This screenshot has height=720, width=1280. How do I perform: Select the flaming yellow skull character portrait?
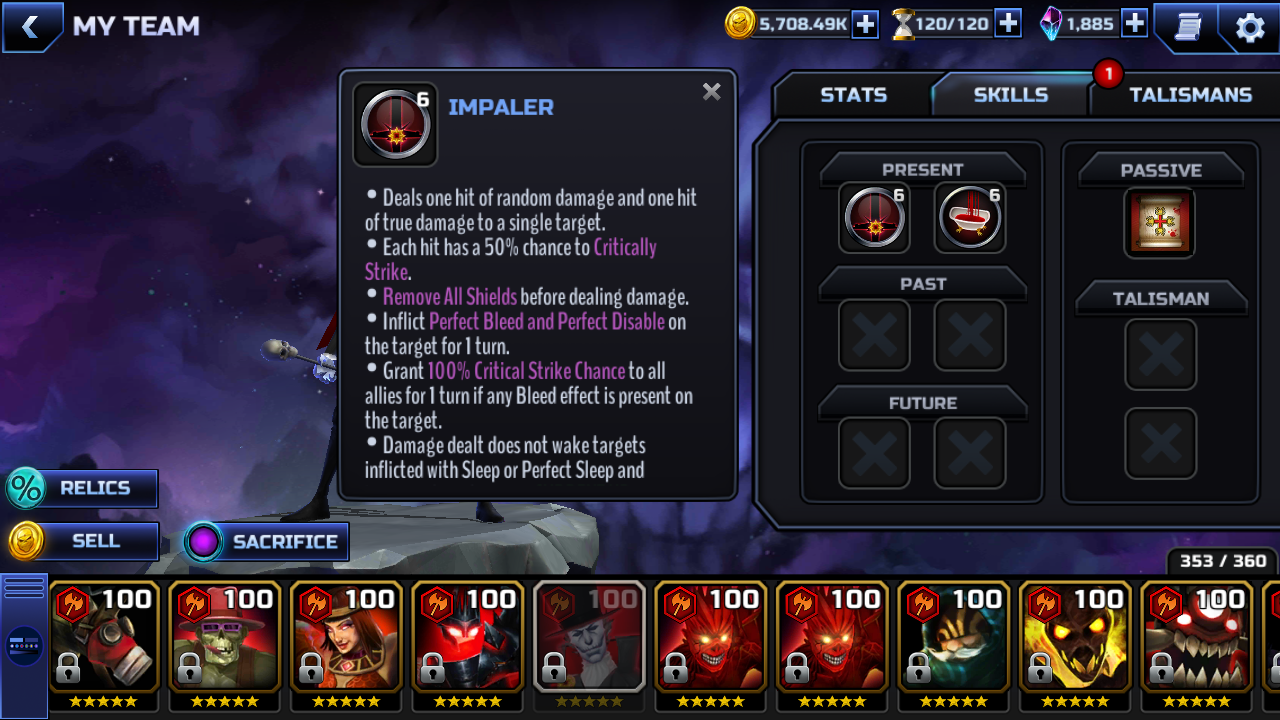click(1076, 637)
